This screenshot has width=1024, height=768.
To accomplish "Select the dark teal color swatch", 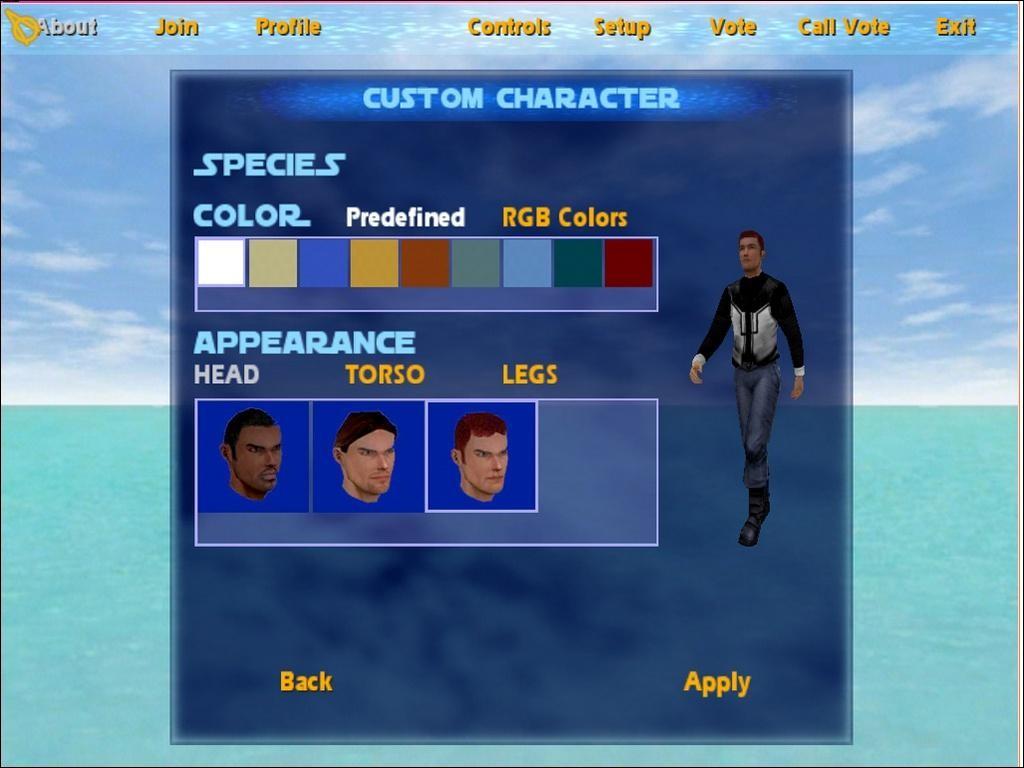I will [x=578, y=263].
